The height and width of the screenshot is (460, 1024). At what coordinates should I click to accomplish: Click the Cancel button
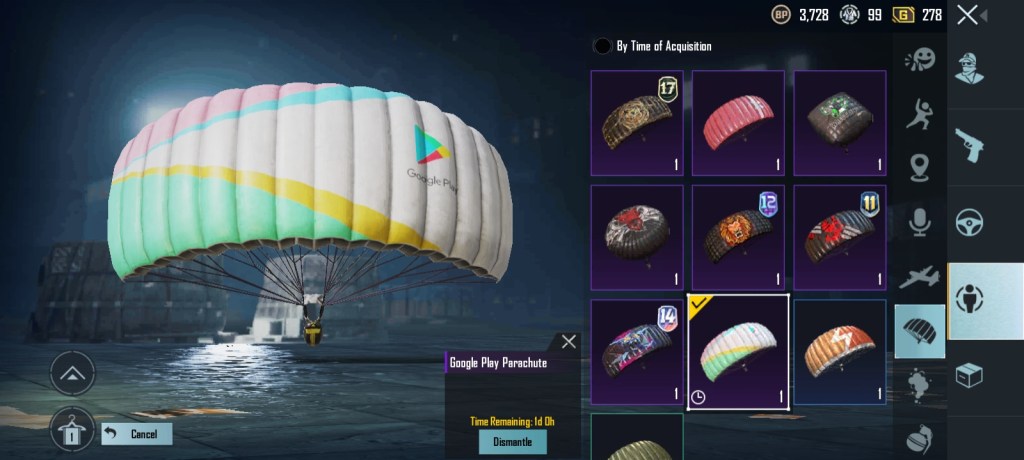[x=136, y=434]
